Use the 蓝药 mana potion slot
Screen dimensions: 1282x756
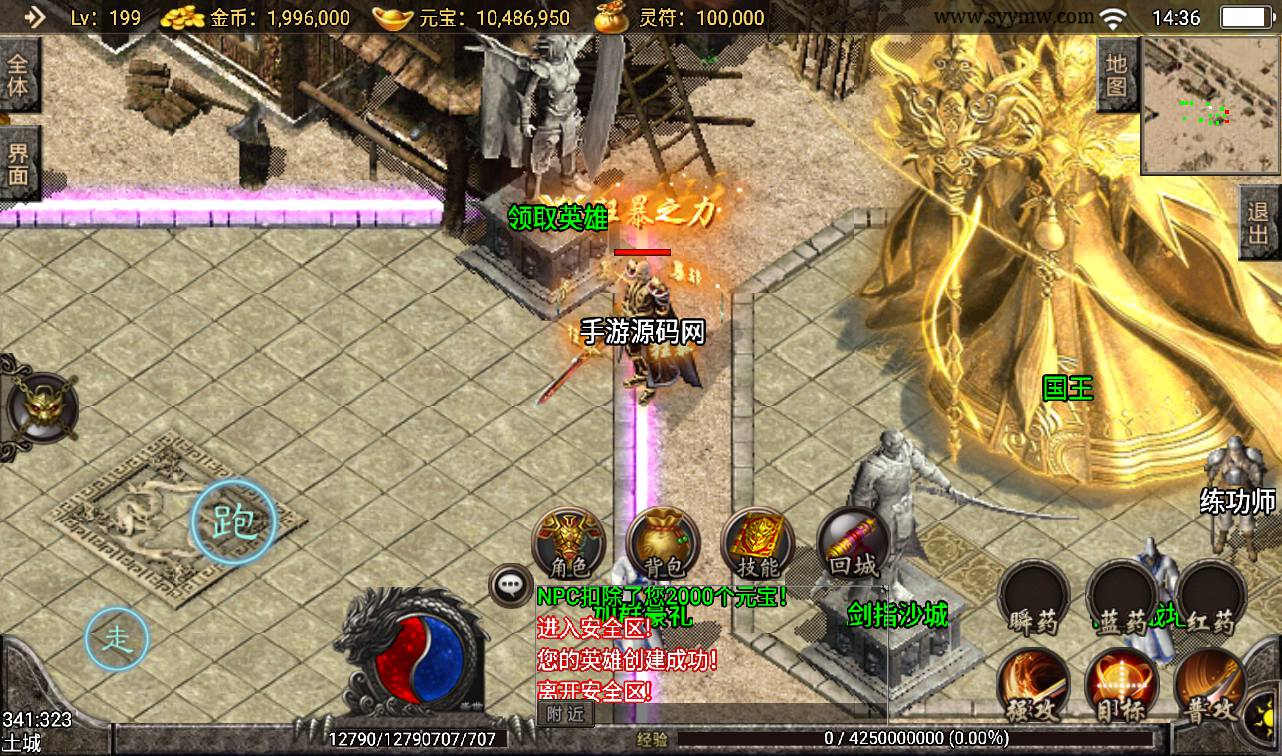pos(1121,599)
